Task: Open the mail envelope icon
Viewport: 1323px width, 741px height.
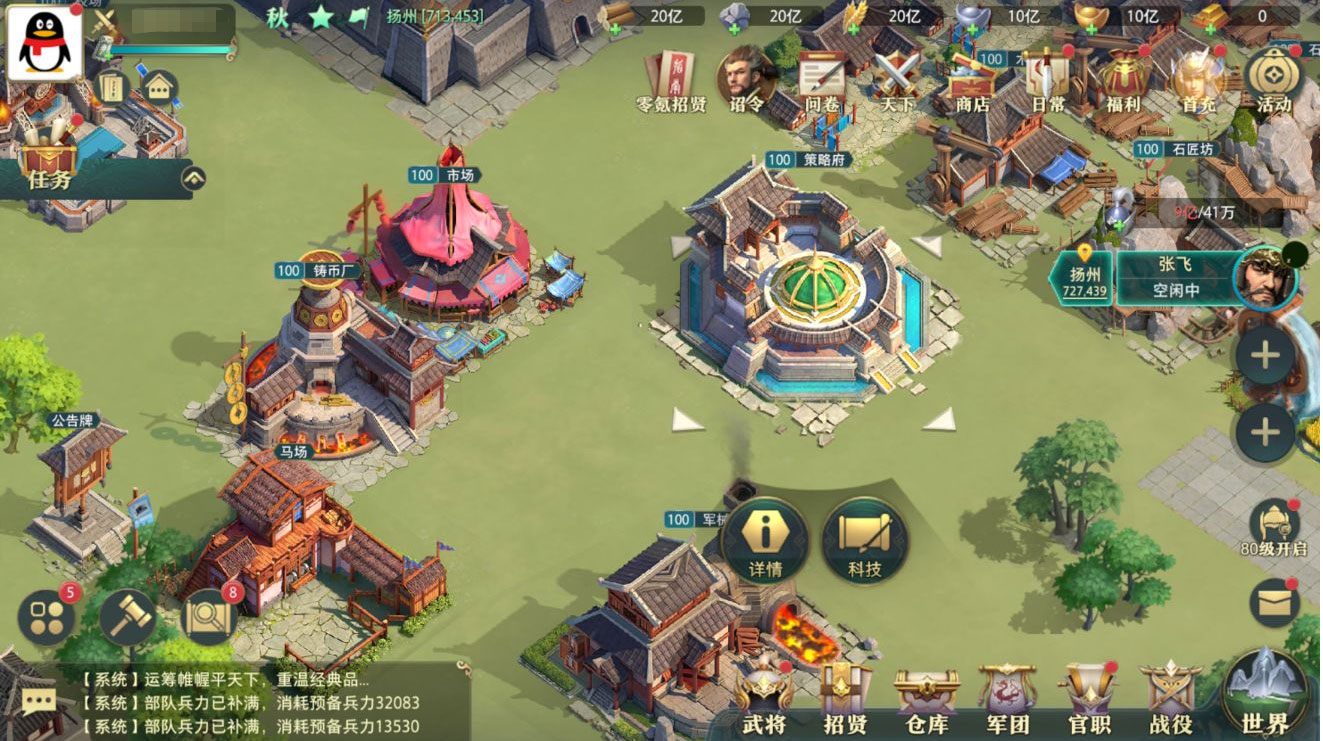Action: pyautogui.click(x=1274, y=604)
